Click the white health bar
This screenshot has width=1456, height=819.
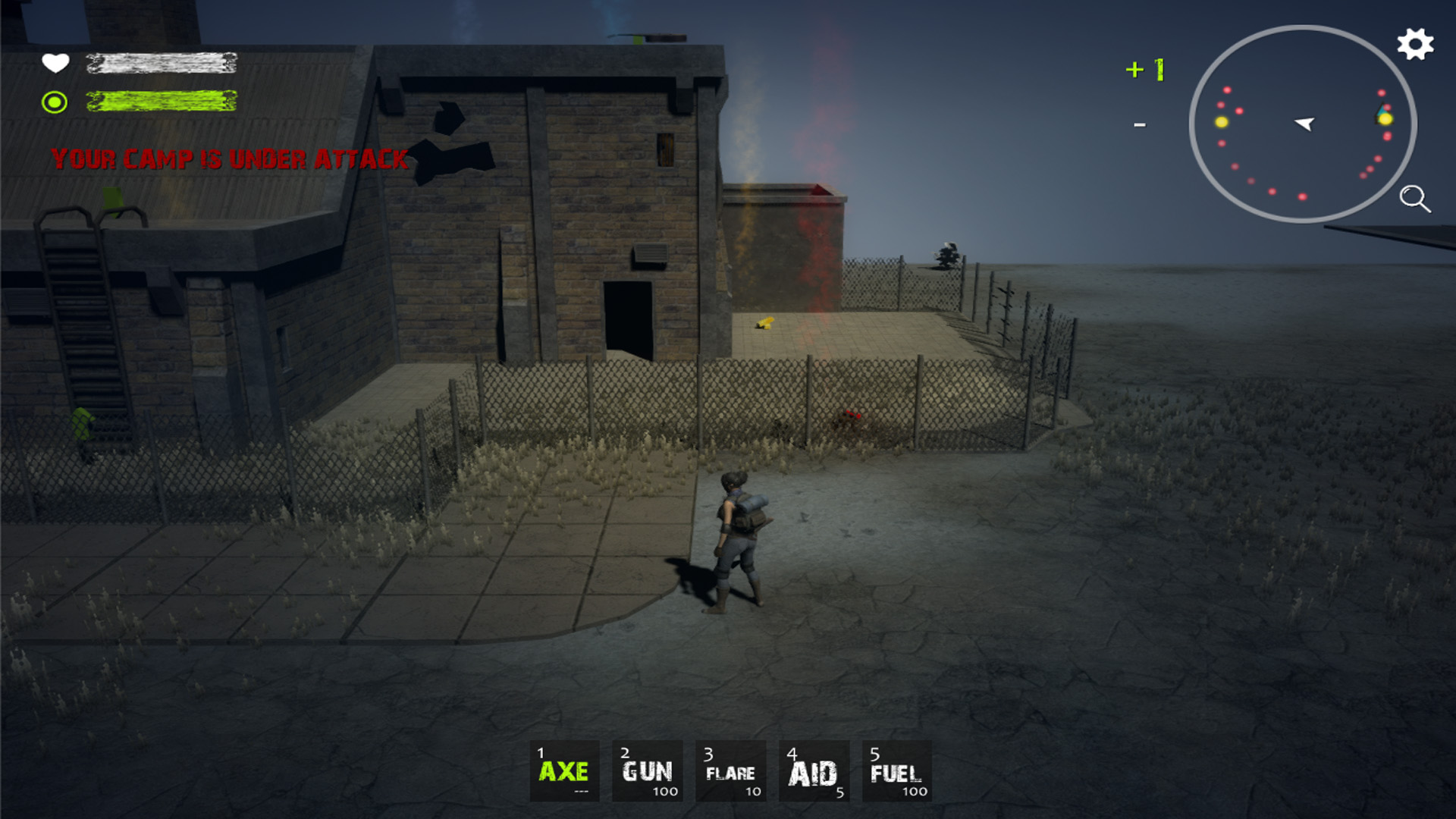tap(162, 64)
